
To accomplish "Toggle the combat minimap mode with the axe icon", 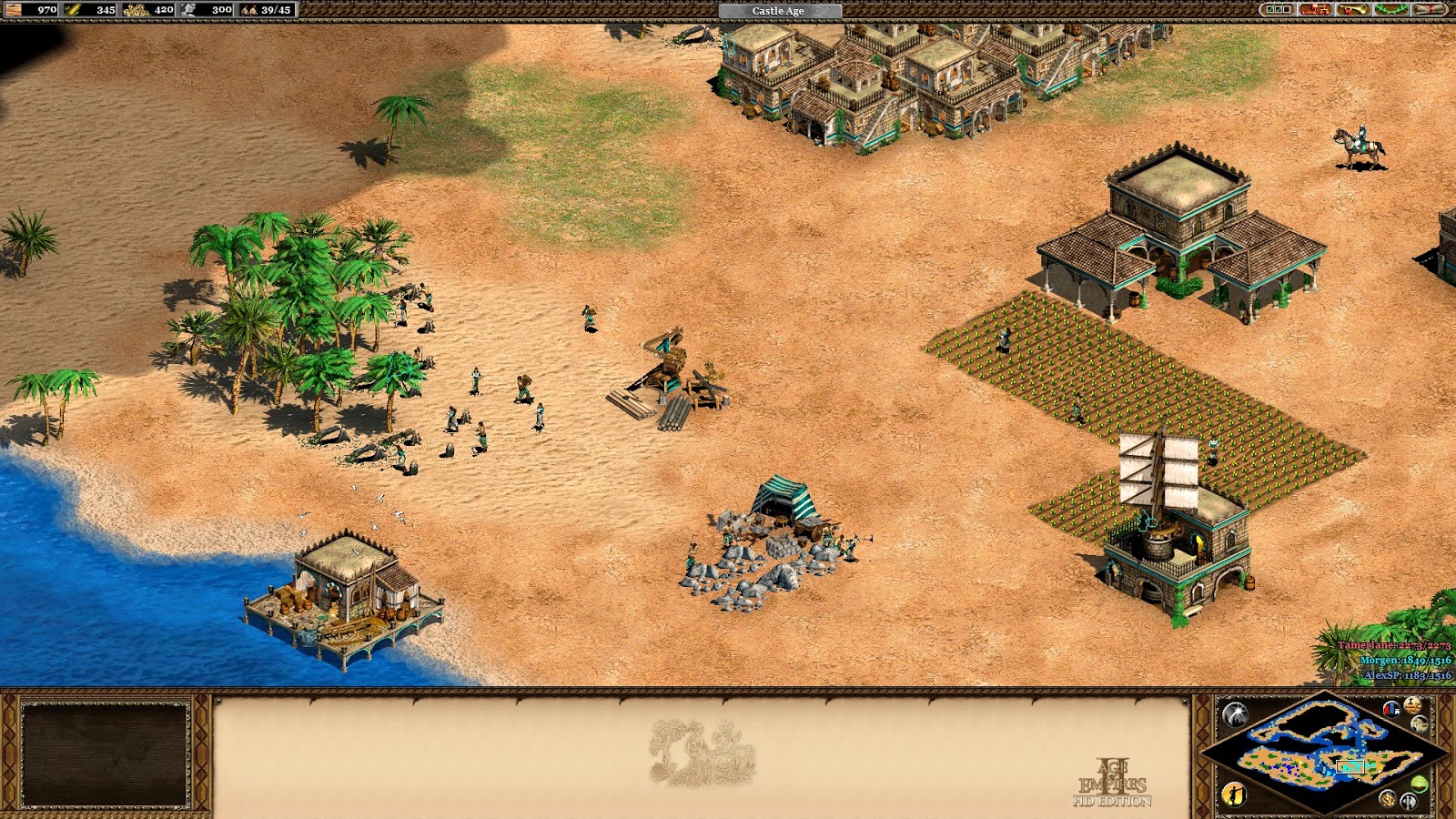I will 1408,801.
